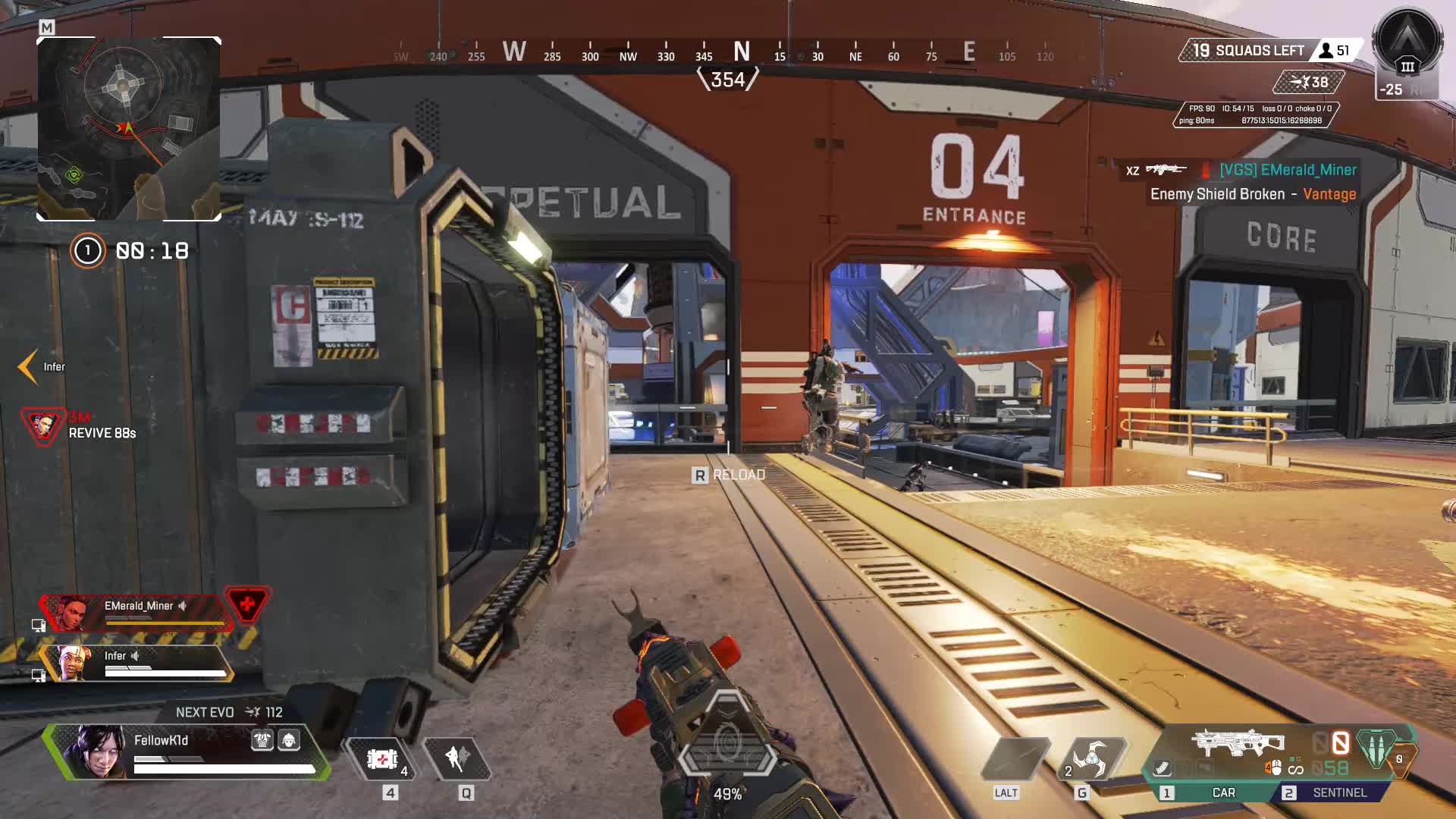
Task: Click the knocked teammate revive marker
Action: pyautogui.click(x=42, y=425)
